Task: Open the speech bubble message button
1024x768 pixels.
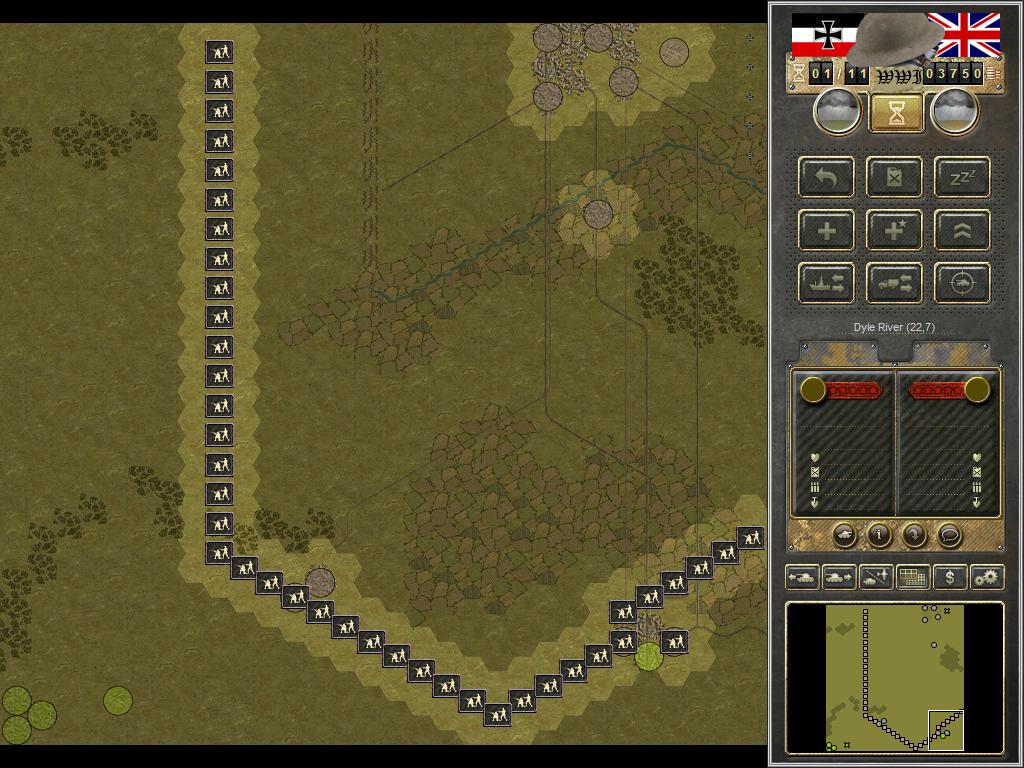Action: click(x=949, y=535)
